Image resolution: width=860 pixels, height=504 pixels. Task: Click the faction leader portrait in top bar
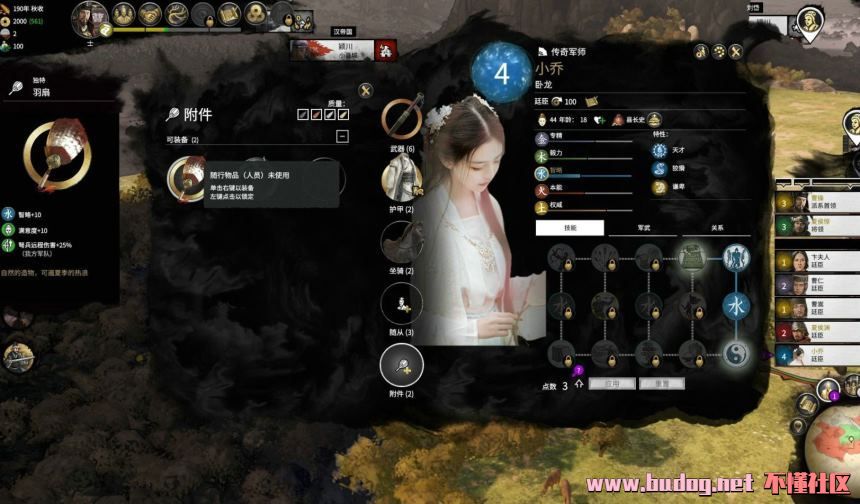[91, 18]
